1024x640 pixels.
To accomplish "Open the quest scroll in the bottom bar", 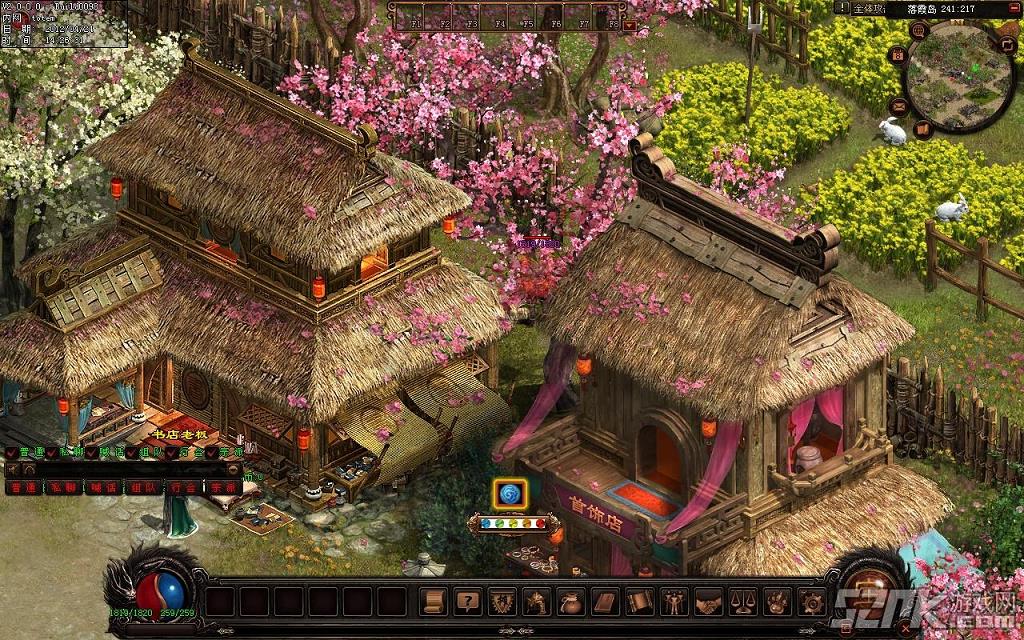I will [434, 601].
